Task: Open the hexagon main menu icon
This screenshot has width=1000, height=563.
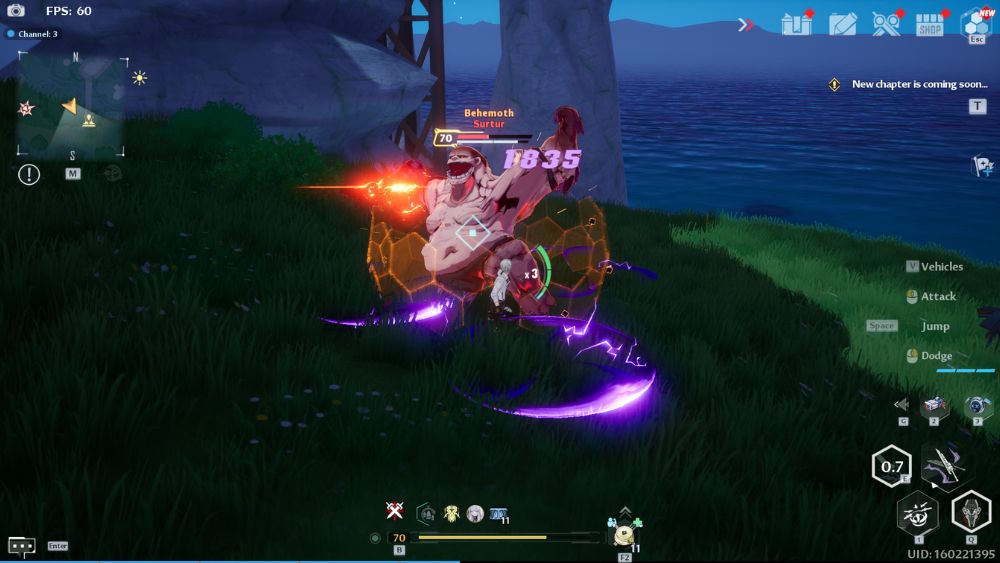Action: (975, 22)
